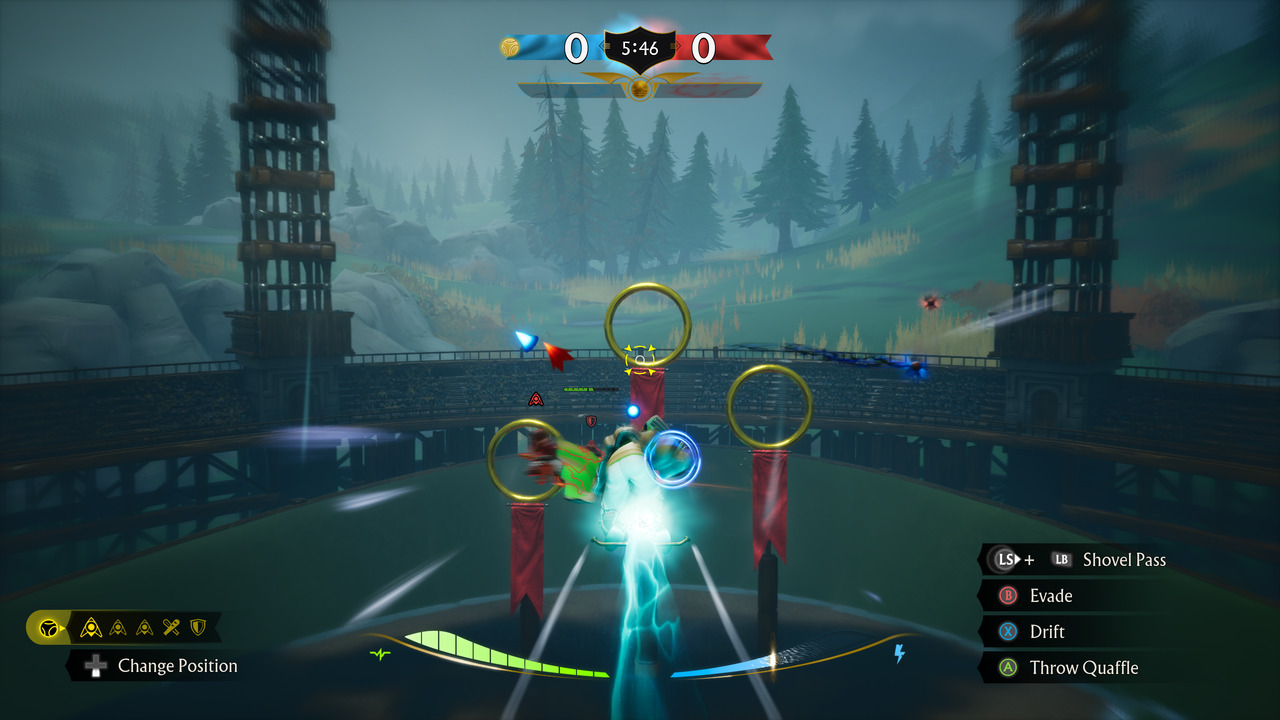Select the Keeper shield position icon
The image size is (1280, 720).
[x=198, y=628]
